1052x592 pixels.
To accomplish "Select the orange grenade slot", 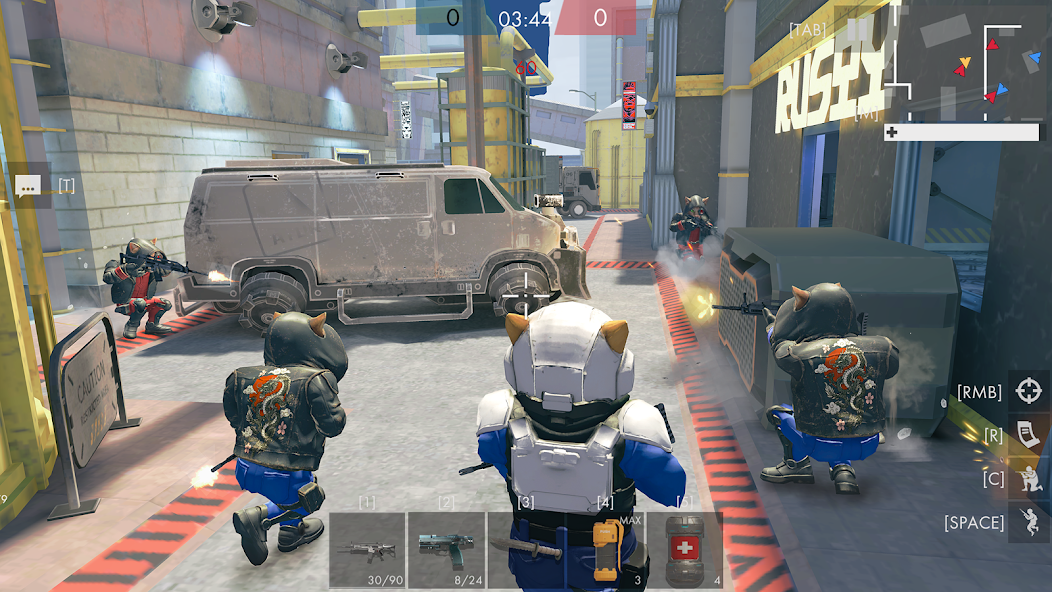I will coord(604,549).
